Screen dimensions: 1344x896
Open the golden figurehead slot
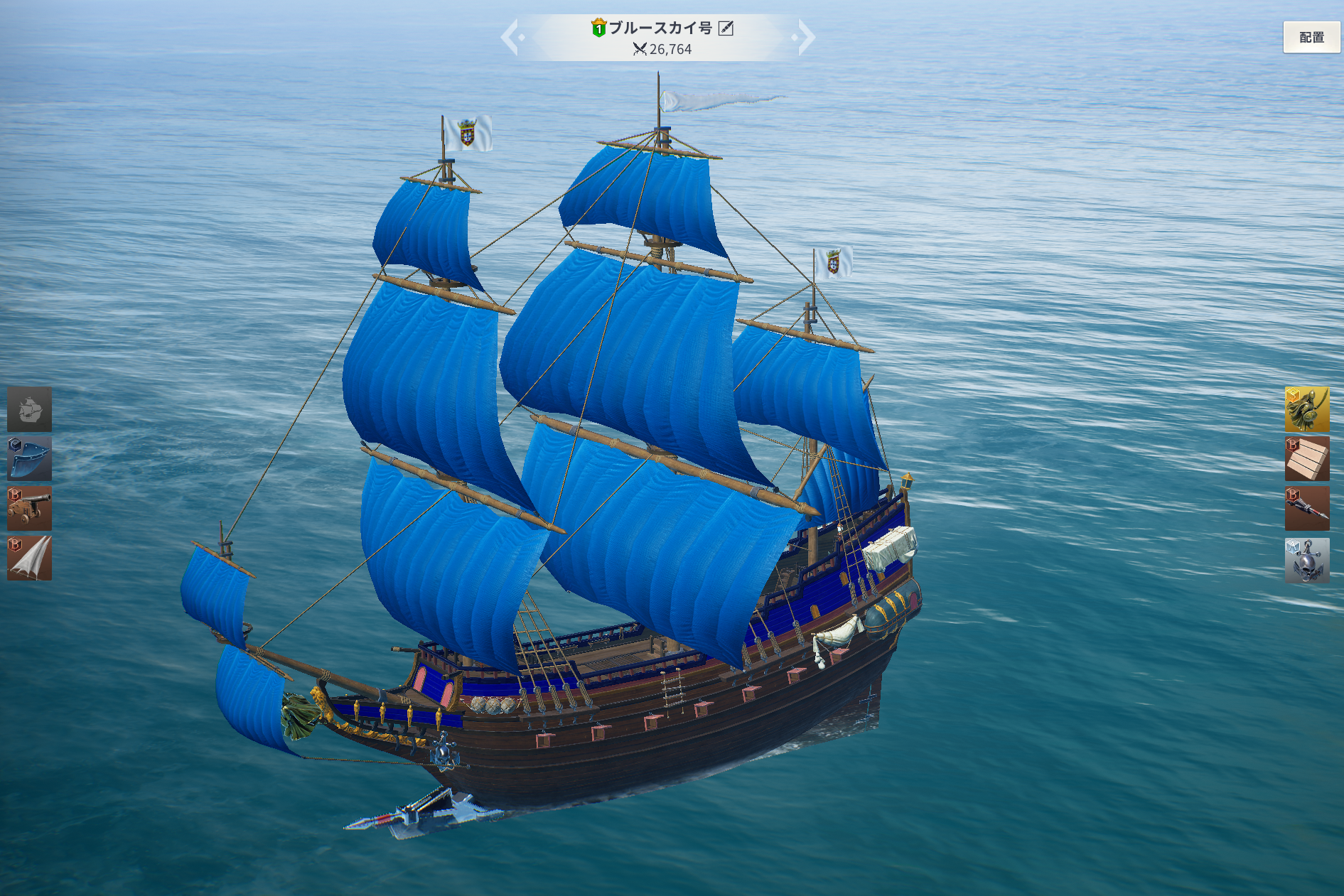[x=1306, y=409]
